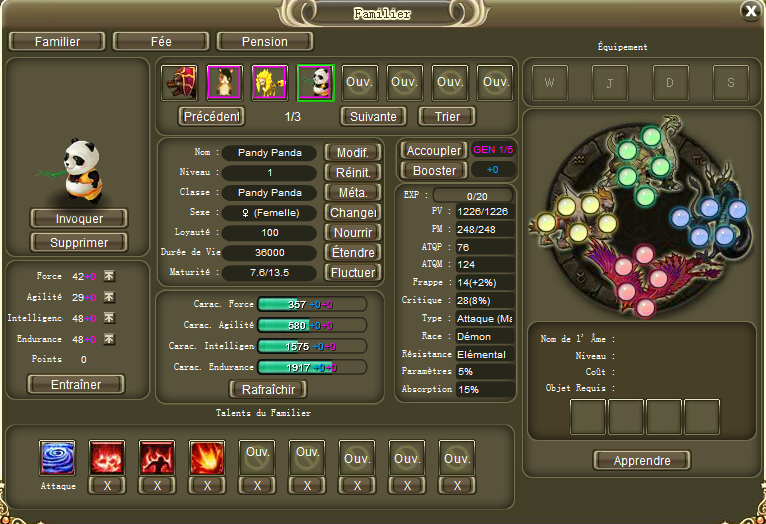Open the Pension tab
This screenshot has width=766, height=524.
265,42
